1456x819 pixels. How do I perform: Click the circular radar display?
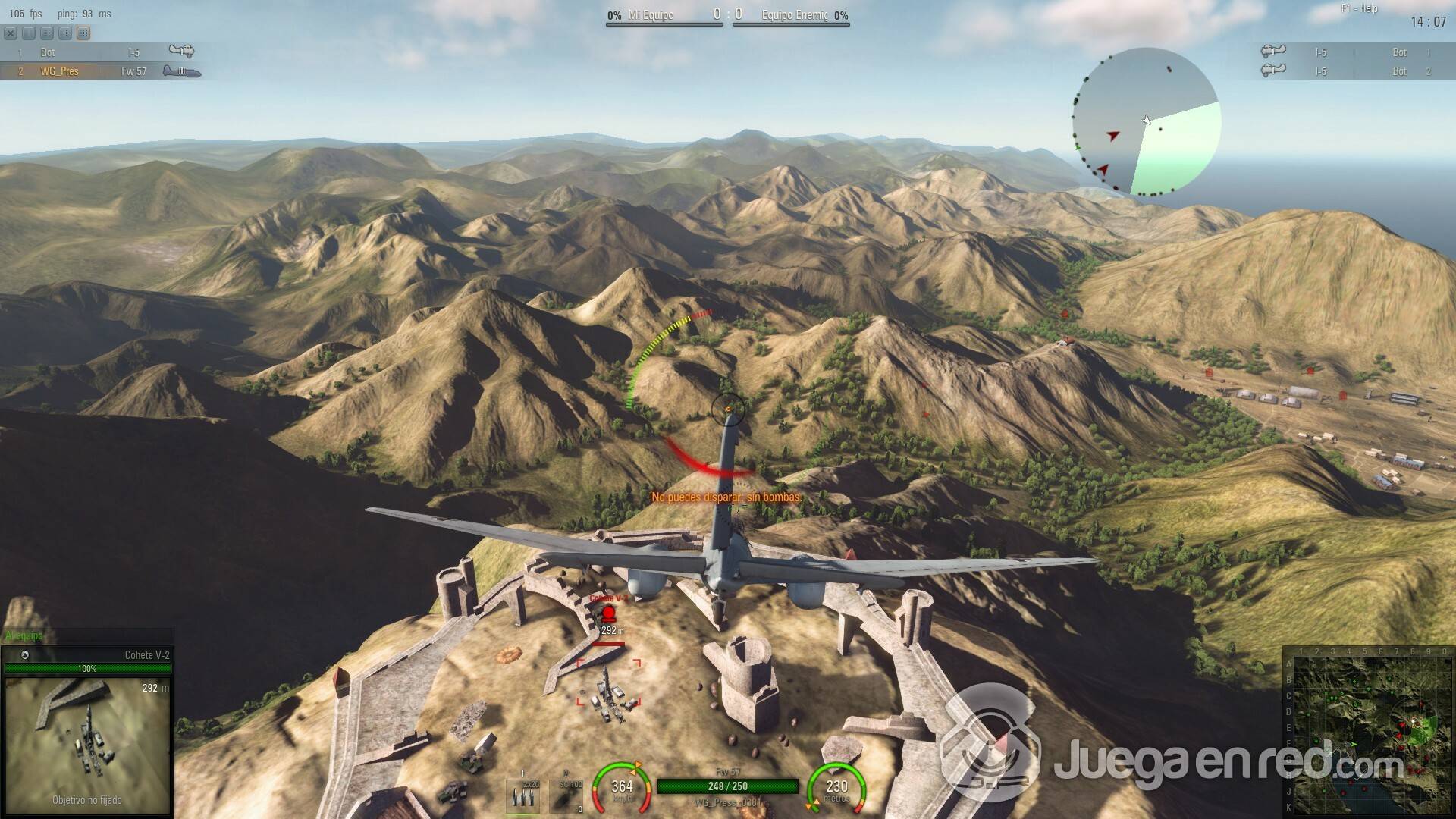(1146, 121)
